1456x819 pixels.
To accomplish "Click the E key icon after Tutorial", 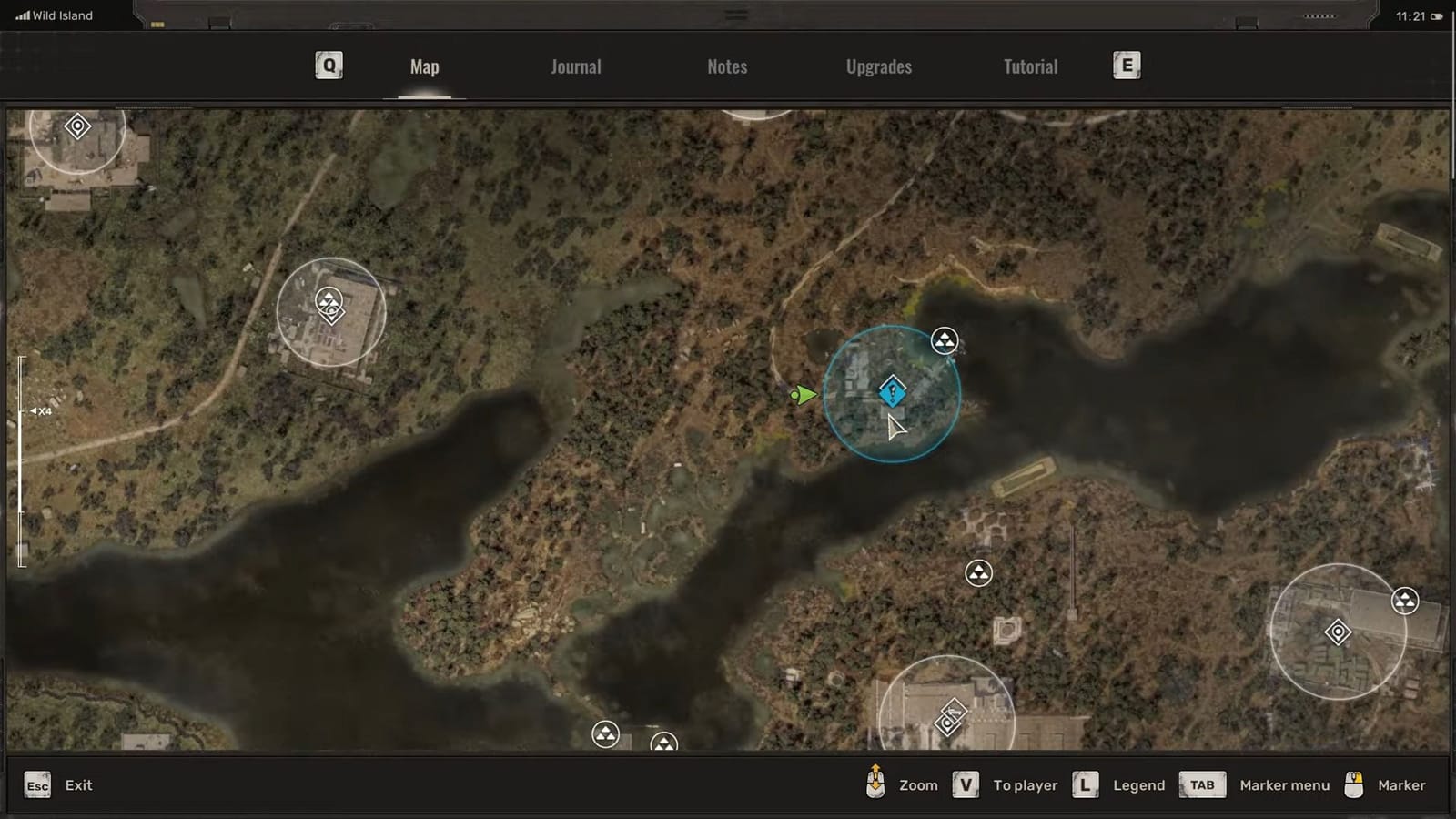I will pos(1126,66).
